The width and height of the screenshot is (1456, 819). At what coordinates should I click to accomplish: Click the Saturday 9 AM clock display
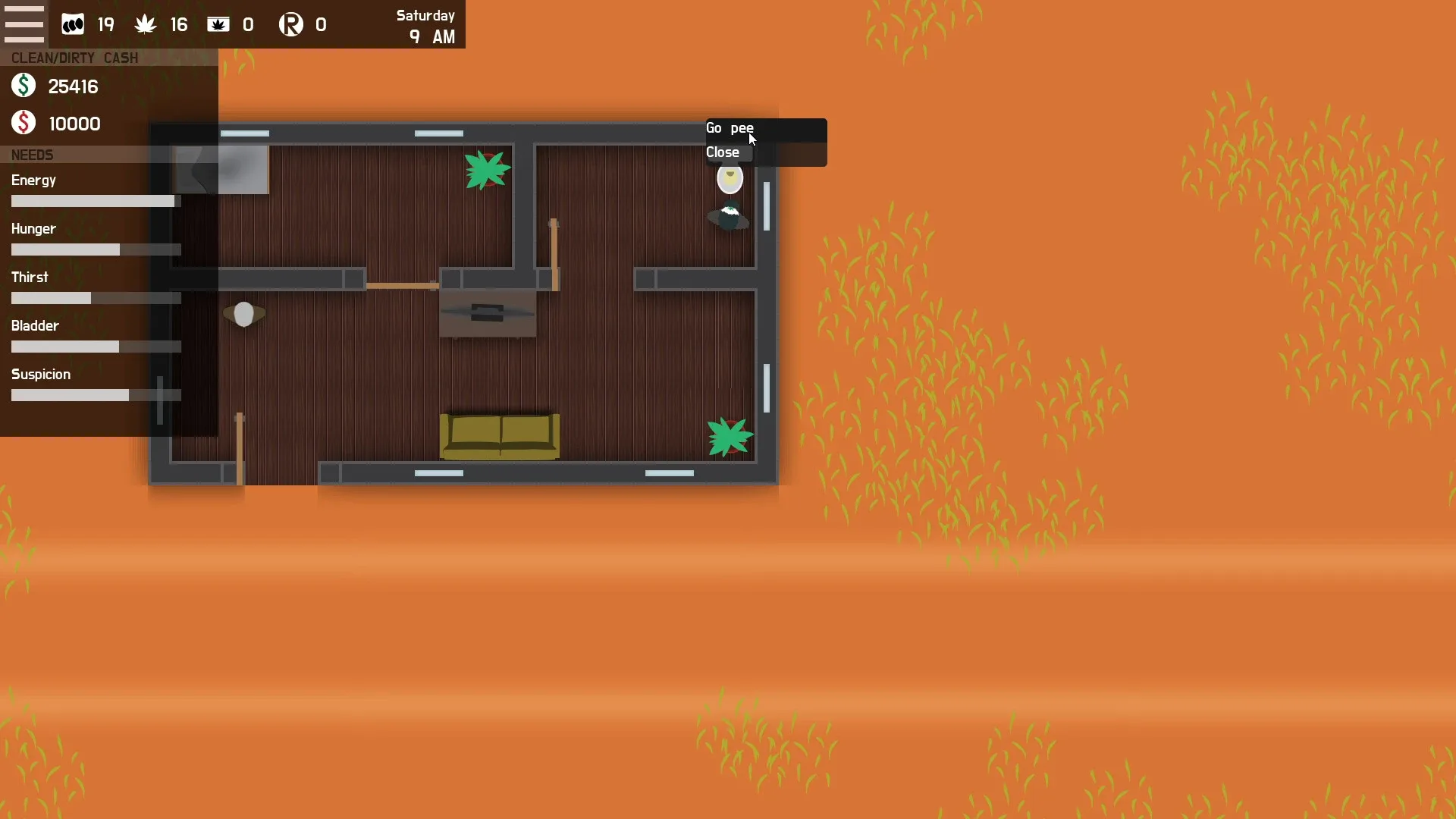[x=425, y=25]
